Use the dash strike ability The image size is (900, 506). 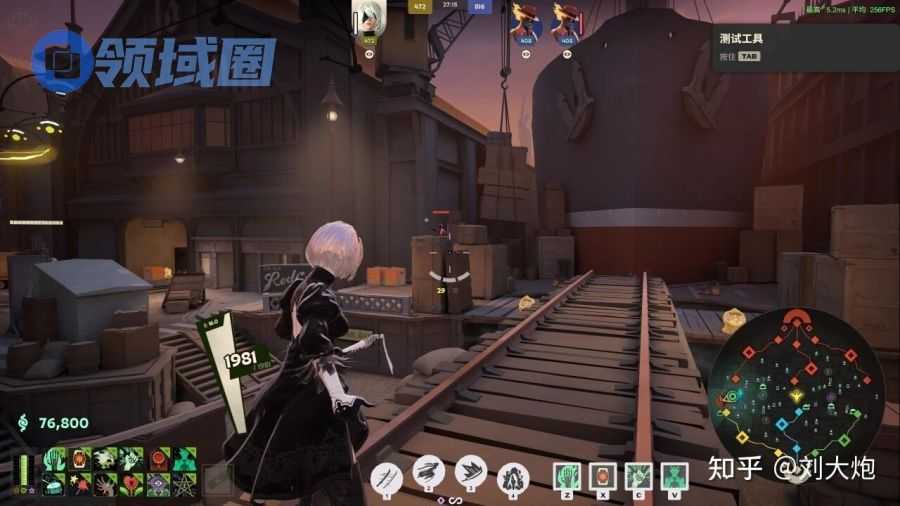pyautogui.click(x=428, y=475)
